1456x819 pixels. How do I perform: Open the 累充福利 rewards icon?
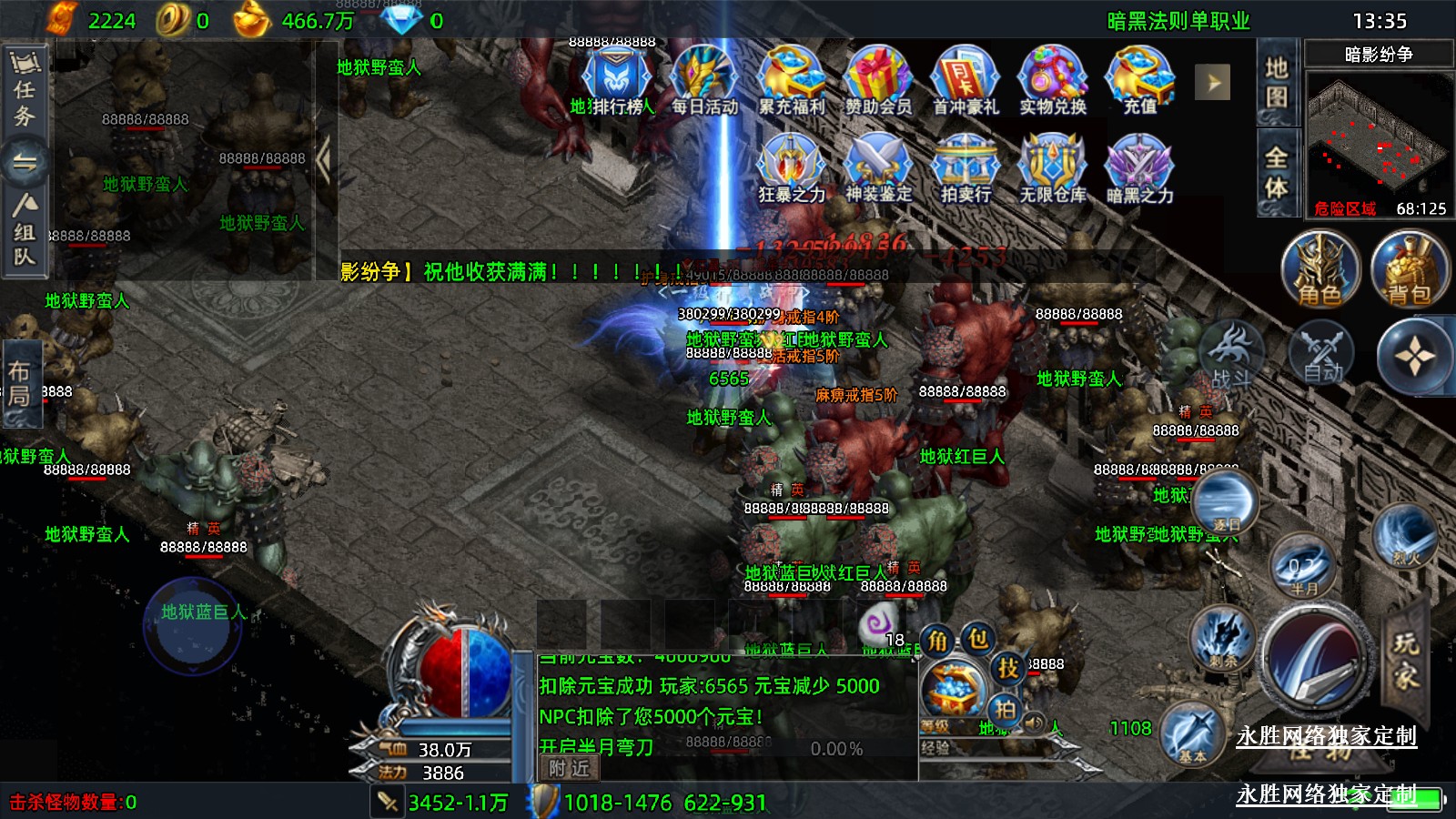point(791,80)
